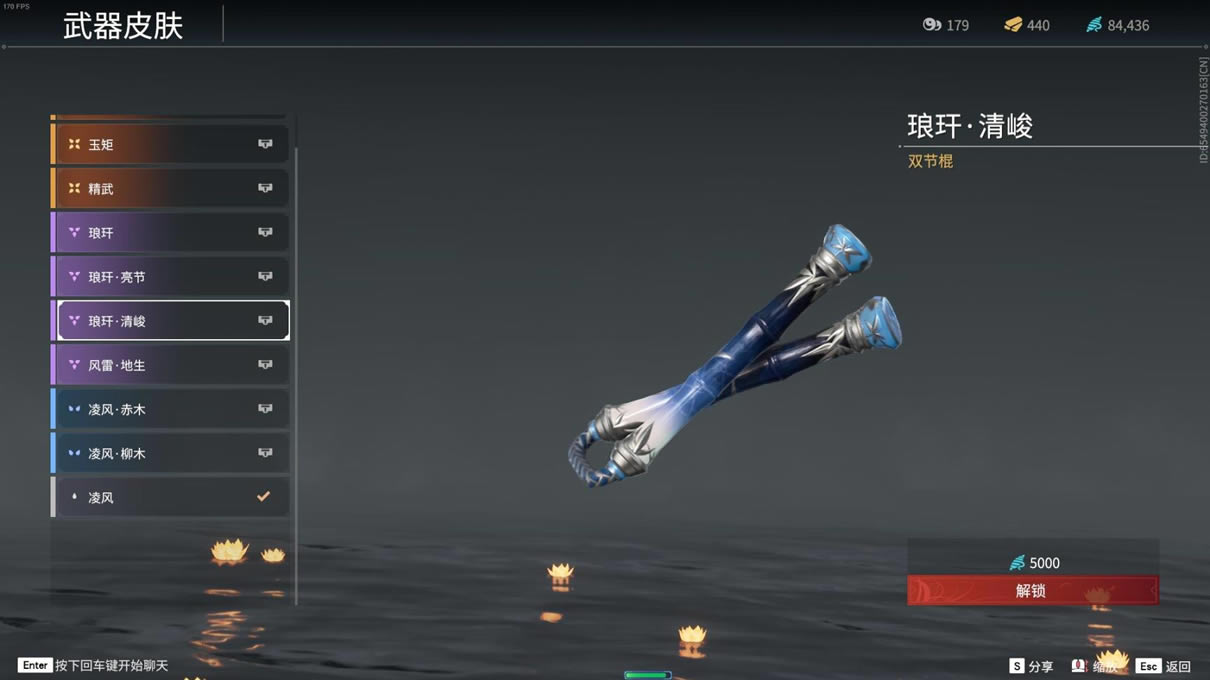Pick the 琅玕·亮节 skin
Image resolution: width=1210 pixels, height=680 pixels.
click(x=170, y=277)
